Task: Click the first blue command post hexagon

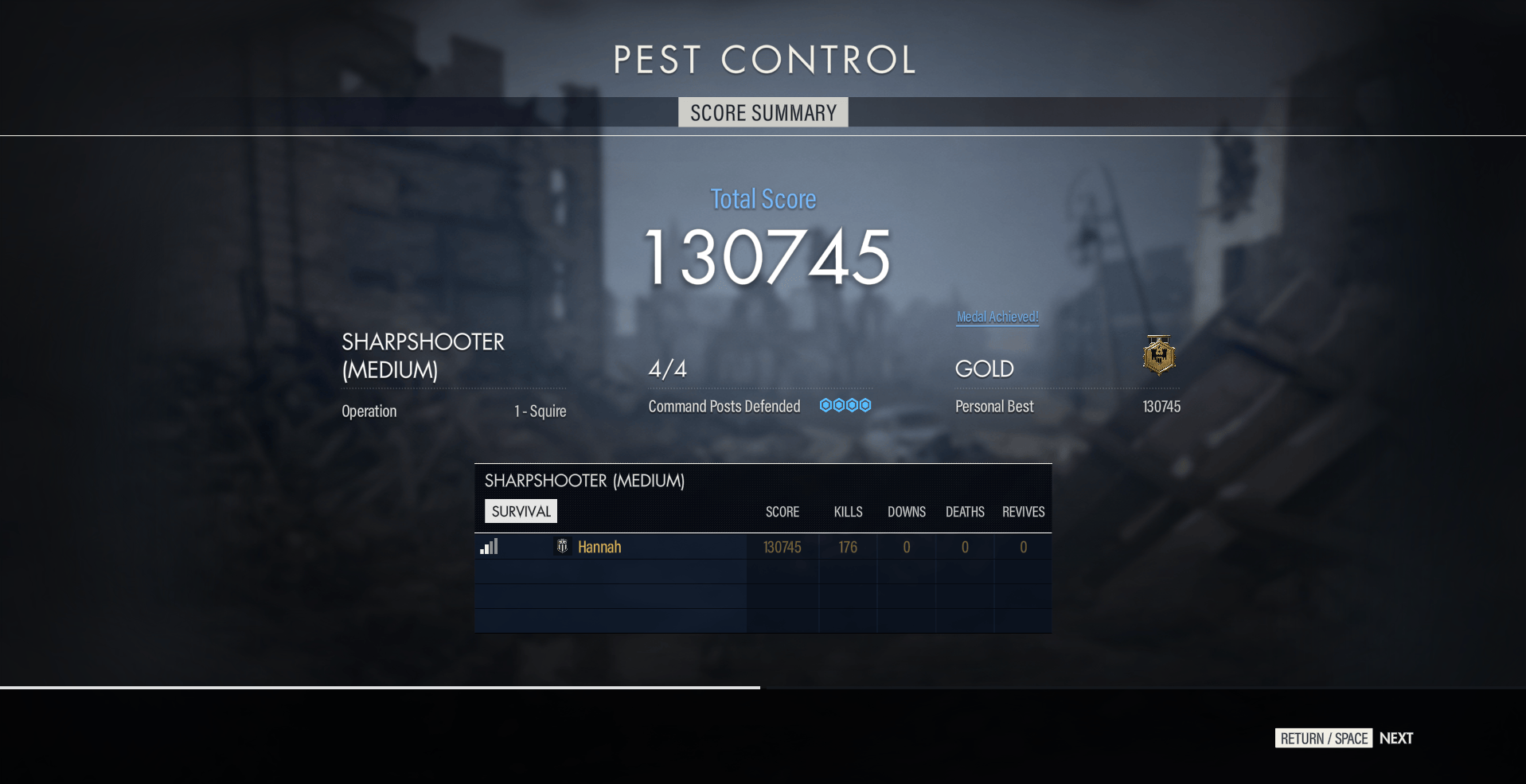Action: pyautogui.click(x=826, y=404)
